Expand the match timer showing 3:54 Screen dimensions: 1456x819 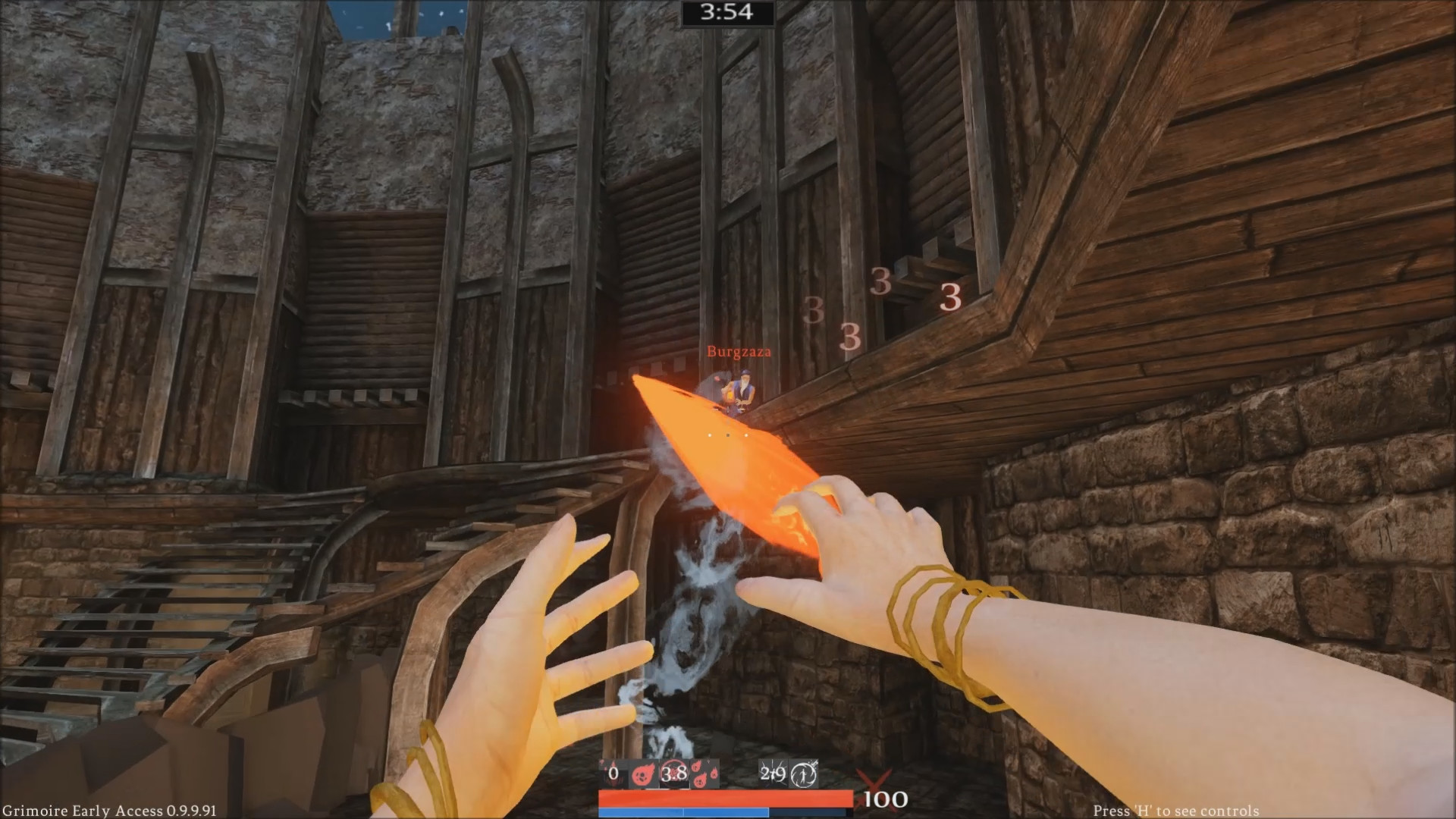tap(726, 12)
